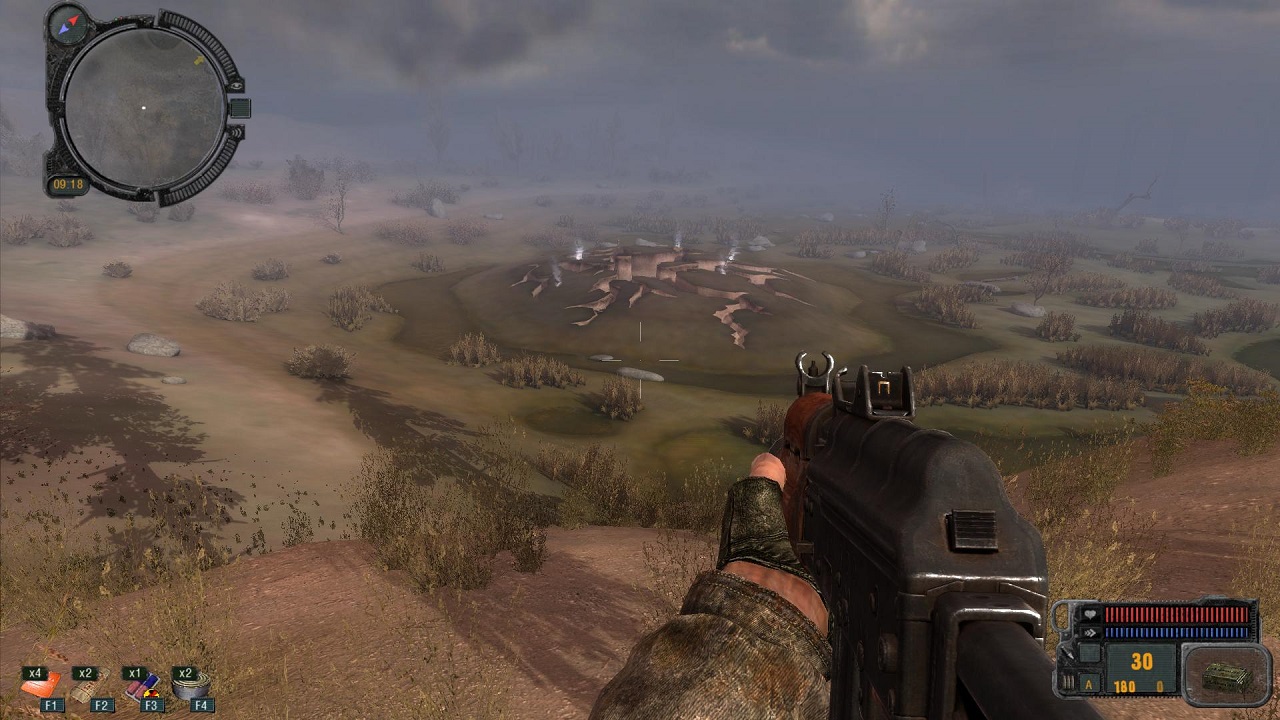1280x720 pixels.
Task: Use the bandage quick slot
Action: click(x=87, y=687)
